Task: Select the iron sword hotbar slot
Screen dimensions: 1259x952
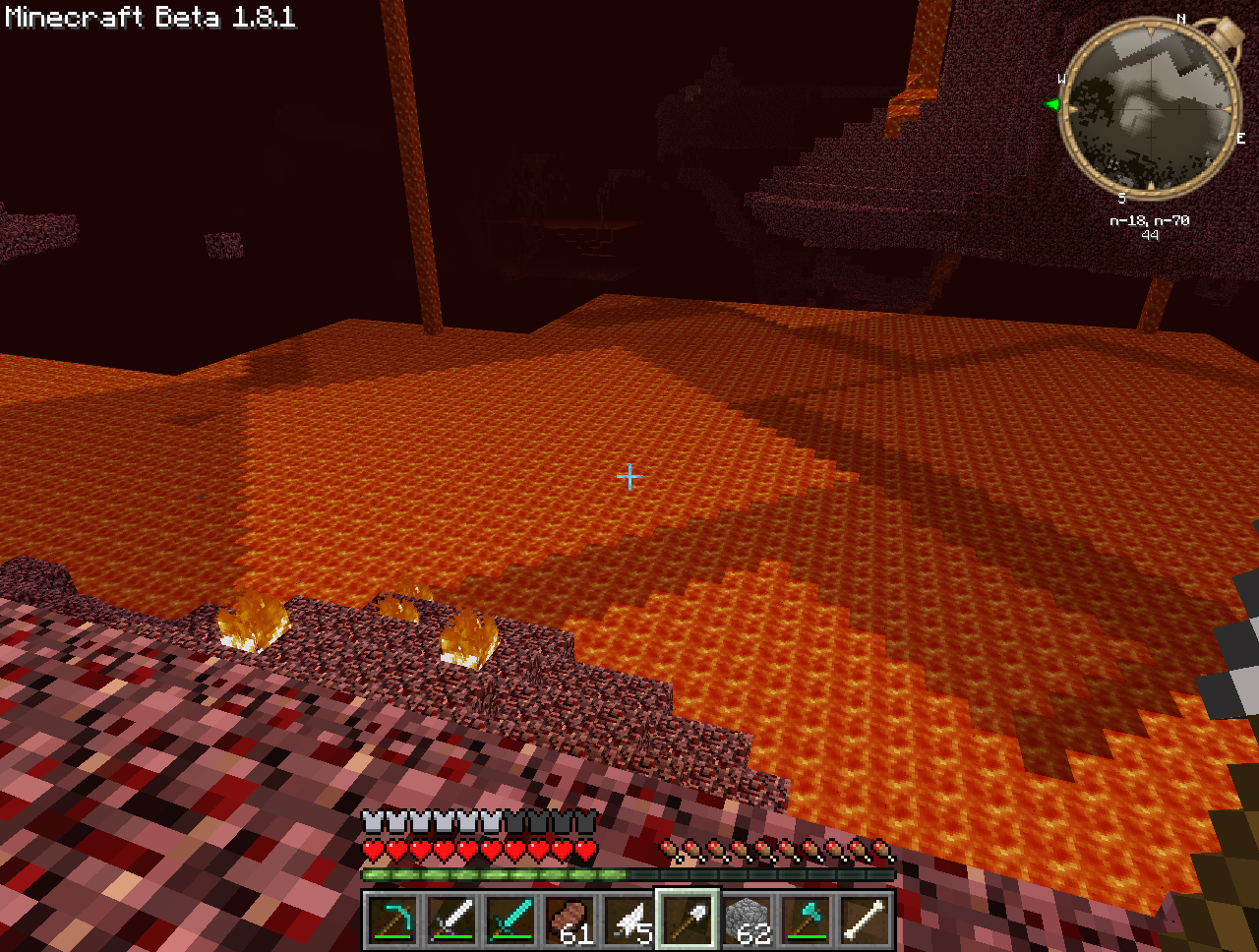Action: click(452, 920)
